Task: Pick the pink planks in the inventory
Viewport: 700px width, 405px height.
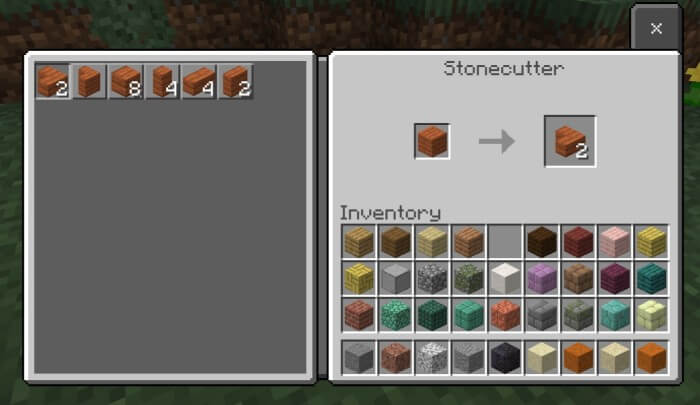Action: [616, 242]
